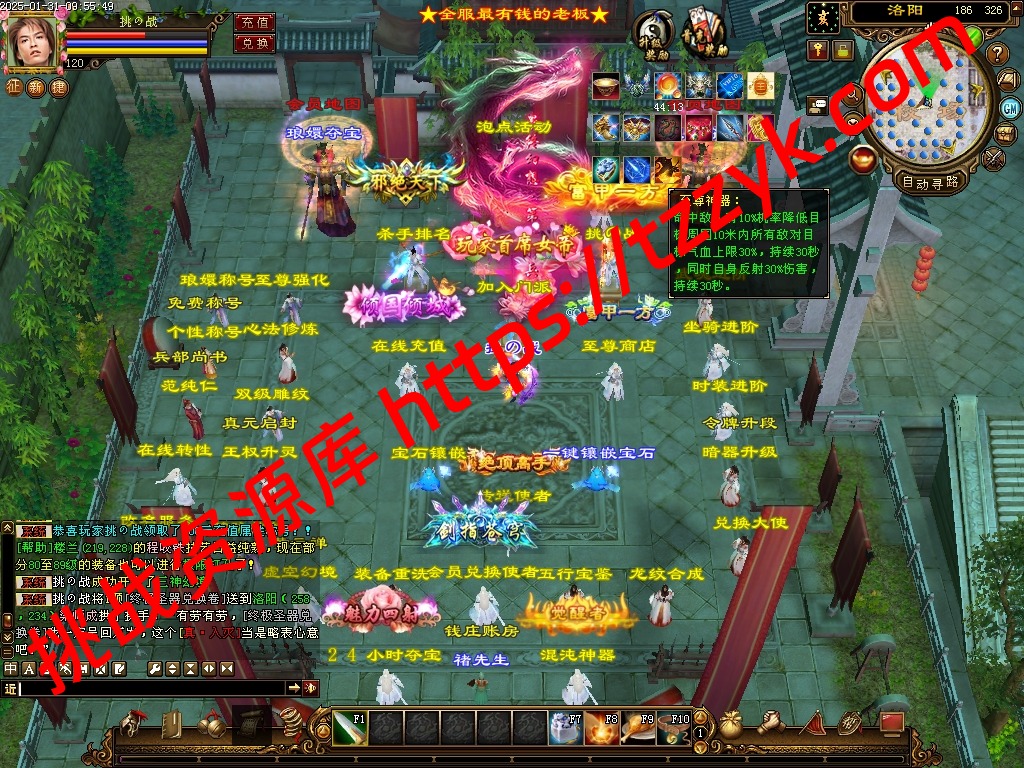Image resolution: width=1024 pixels, height=768 pixels.
Task: Toggle the green padlock icon
Action: (843, 51)
